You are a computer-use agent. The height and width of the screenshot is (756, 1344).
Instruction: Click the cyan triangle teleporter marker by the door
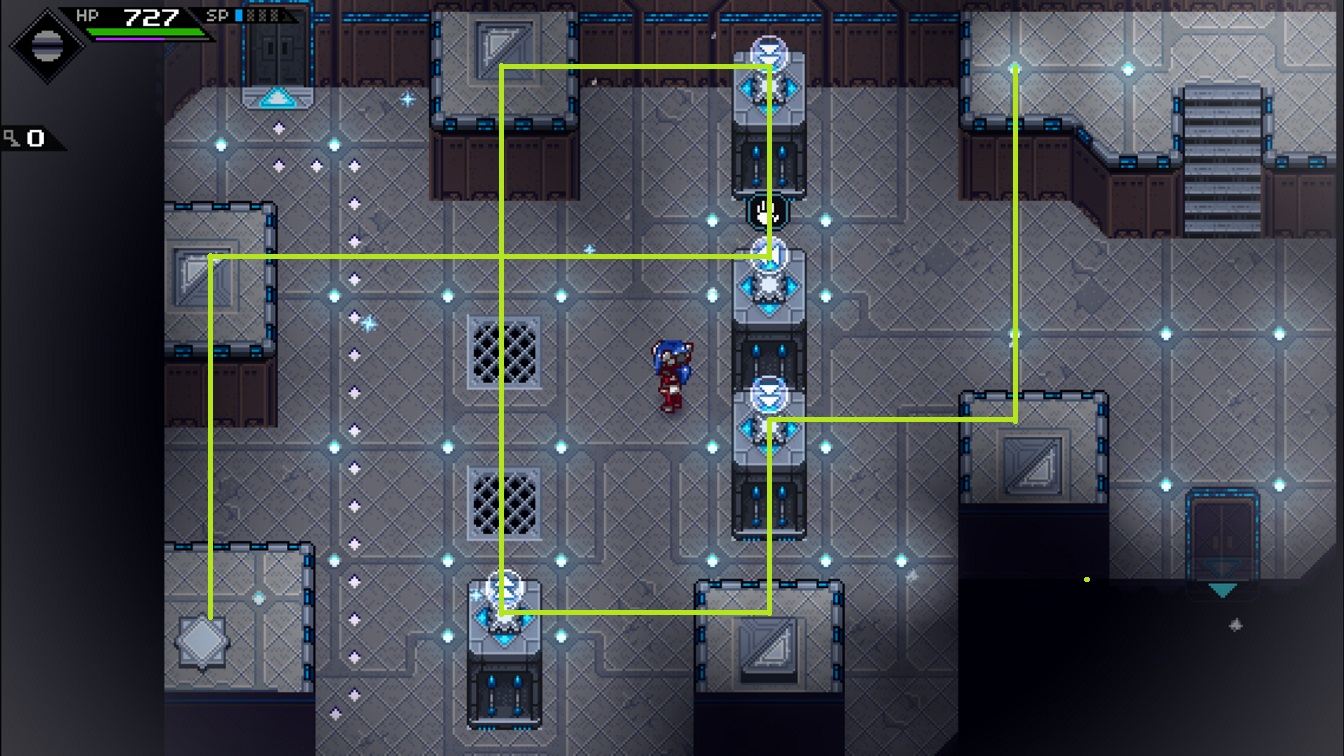pyautogui.click(x=276, y=97)
